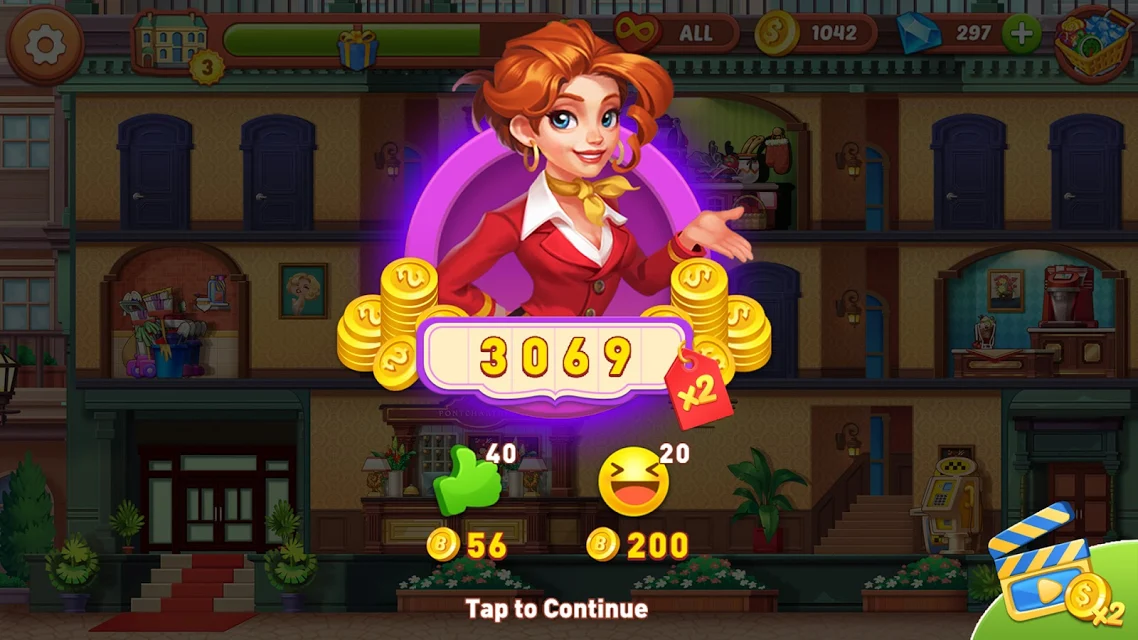Click the gold coin balance counter
Screen dimensions: 1138x640
click(x=815, y=33)
